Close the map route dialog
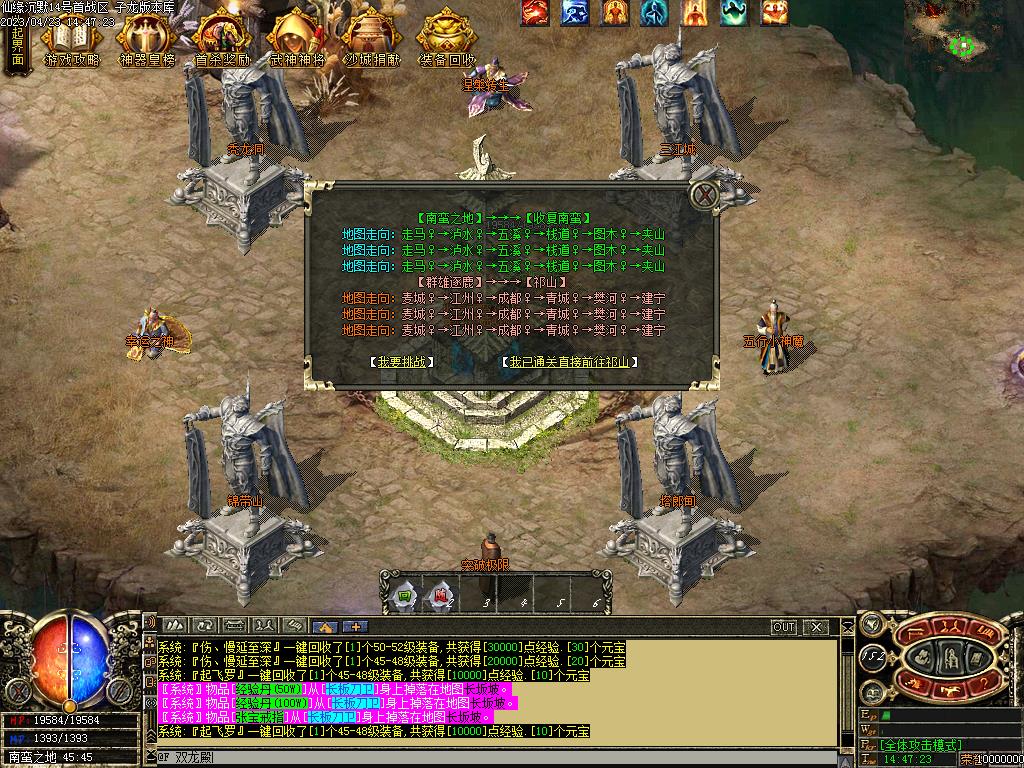This screenshot has width=1024, height=768. (x=706, y=195)
